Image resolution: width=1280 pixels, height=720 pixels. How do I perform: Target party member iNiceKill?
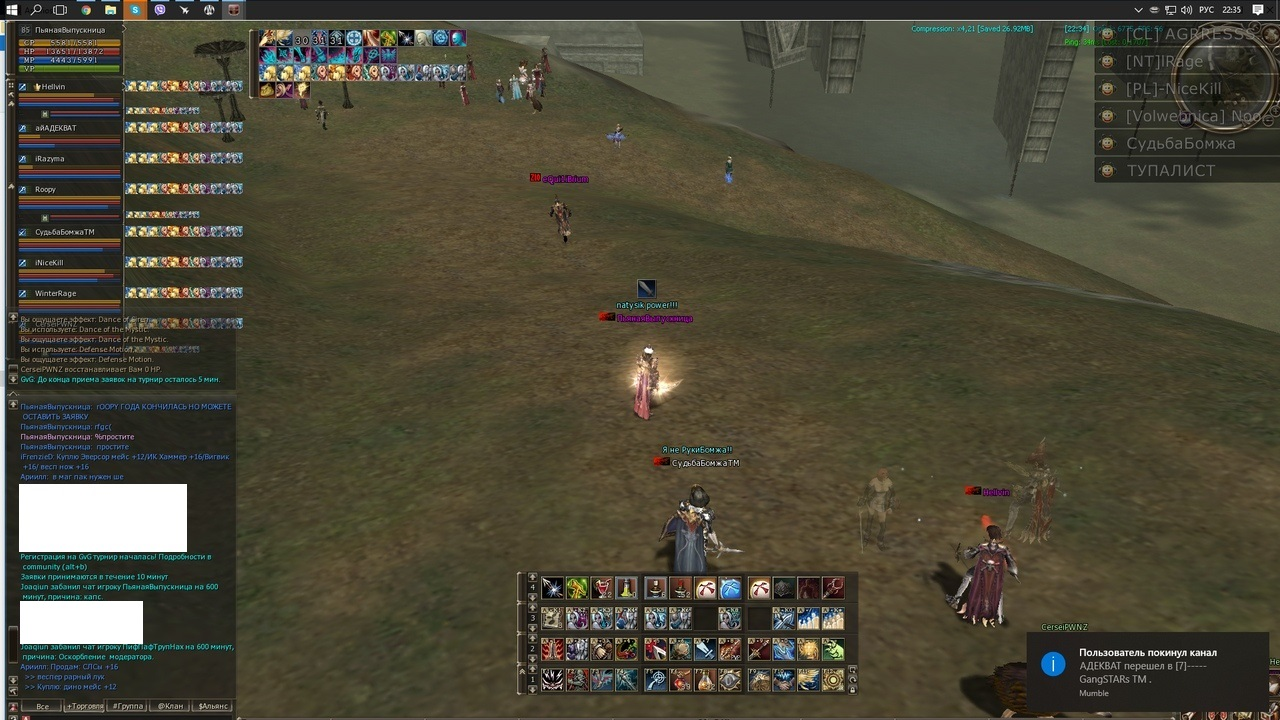[x=49, y=263]
